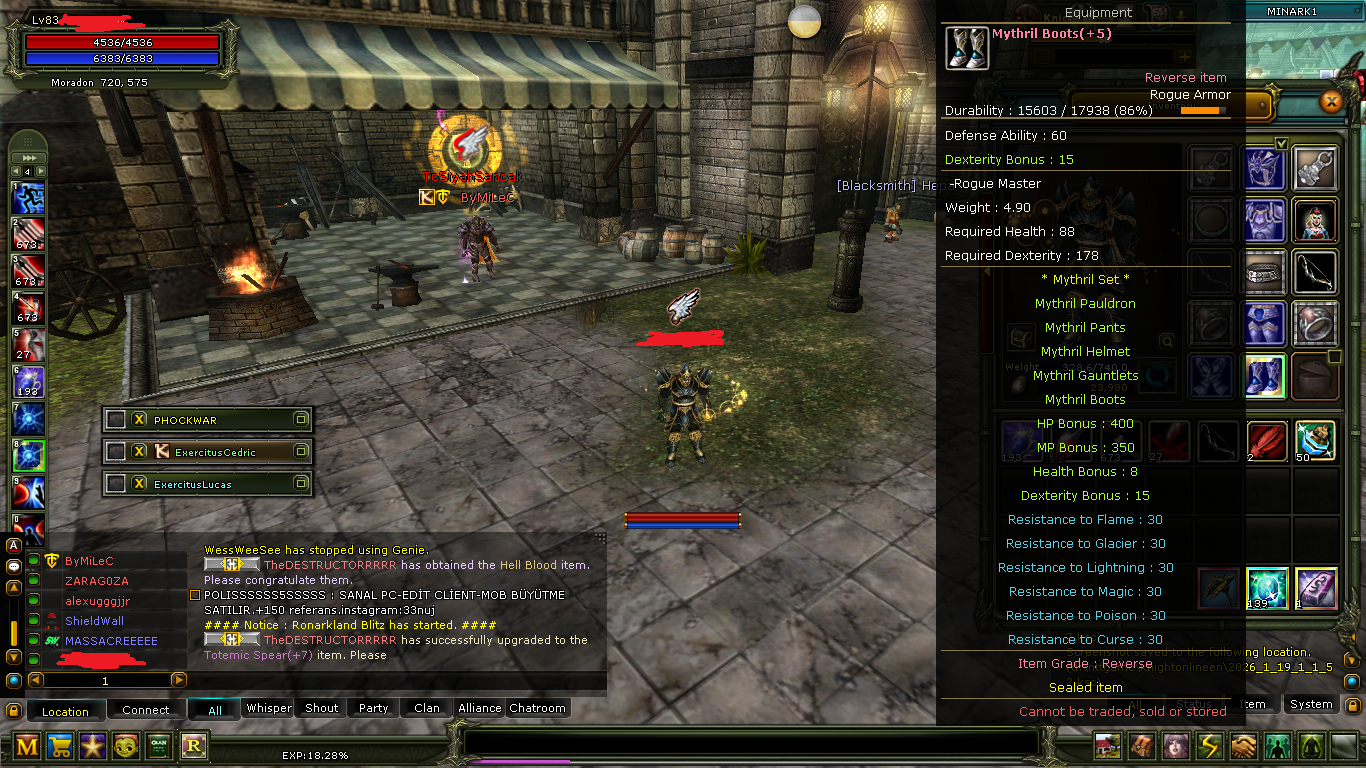Click the Location button
Screen dimensions: 1366x768
tap(65, 710)
